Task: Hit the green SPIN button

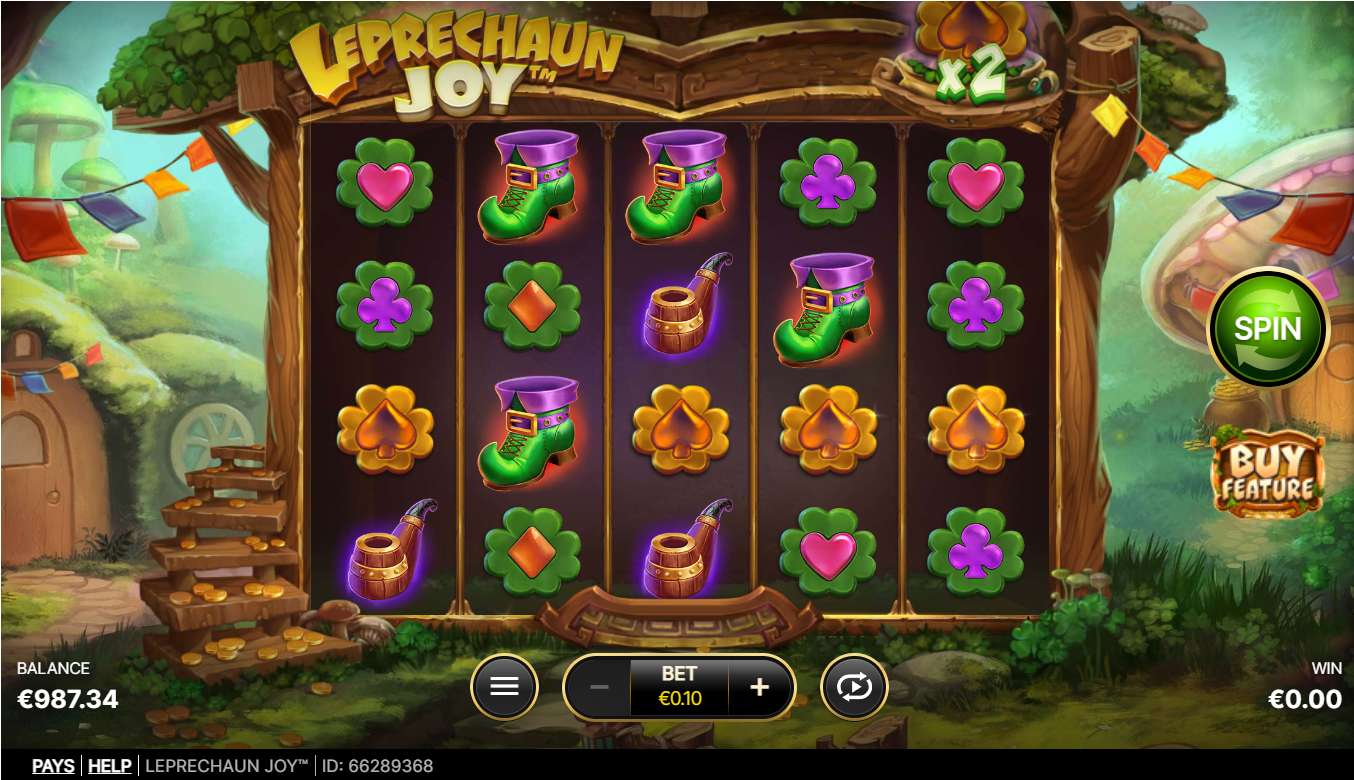Action: (1267, 328)
